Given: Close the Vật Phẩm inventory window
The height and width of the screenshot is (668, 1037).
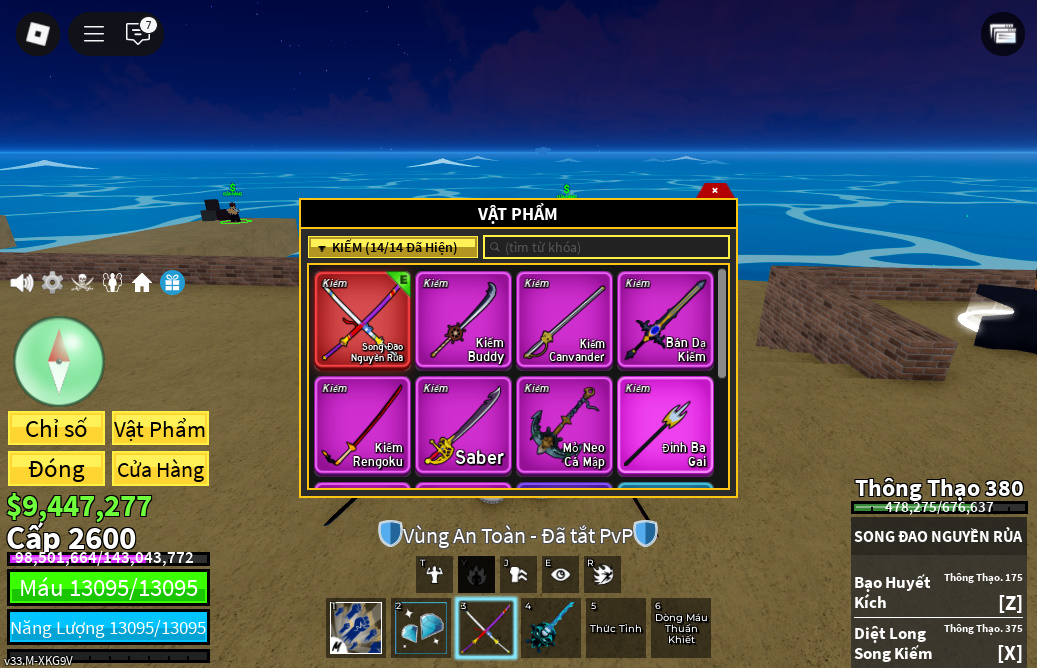Looking at the screenshot, I should (x=715, y=190).
